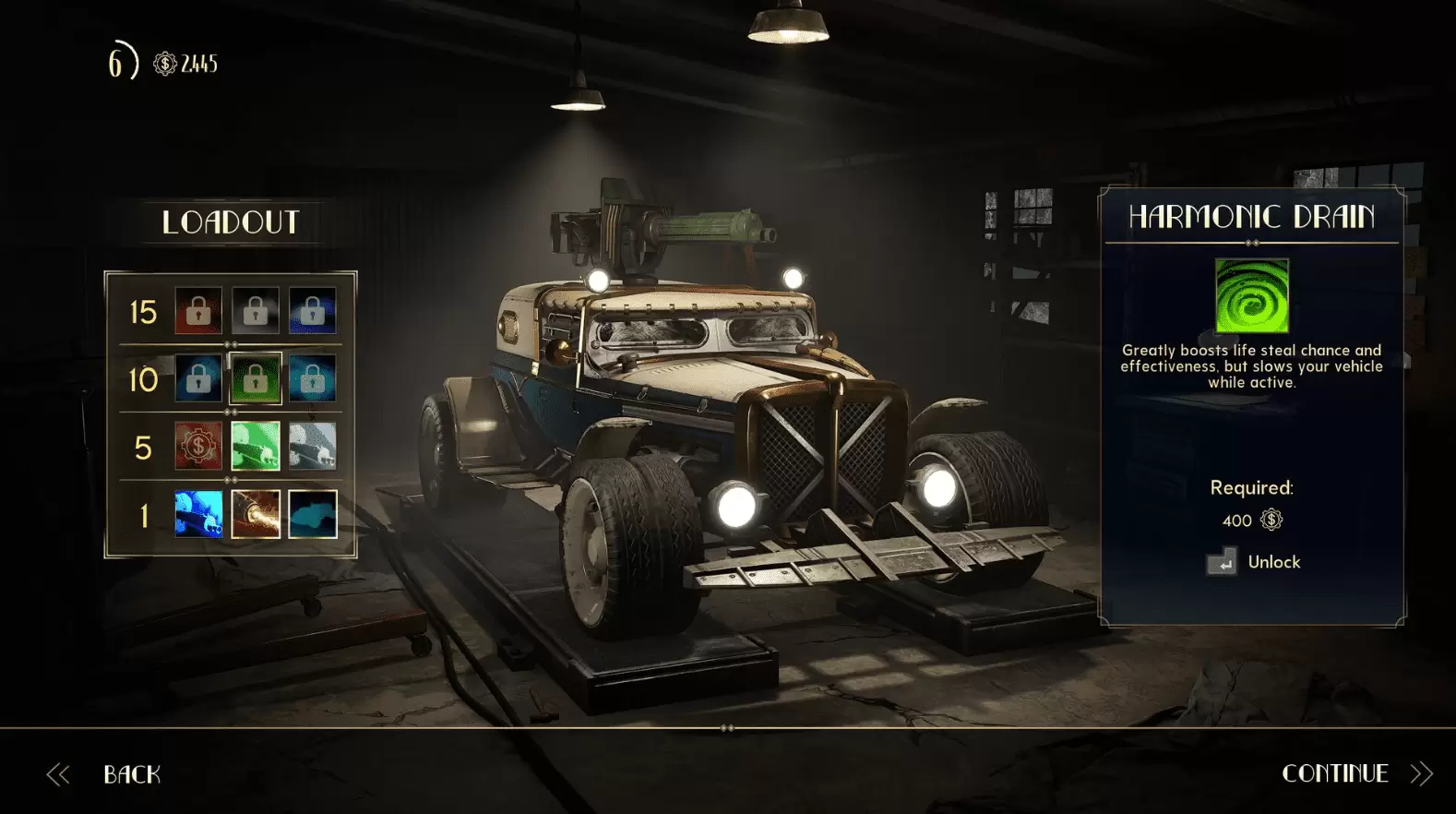Click the enter key icon beside Unlock
The width and height of the screenshot is (1456, 814).
click(x=1224, y=562)
